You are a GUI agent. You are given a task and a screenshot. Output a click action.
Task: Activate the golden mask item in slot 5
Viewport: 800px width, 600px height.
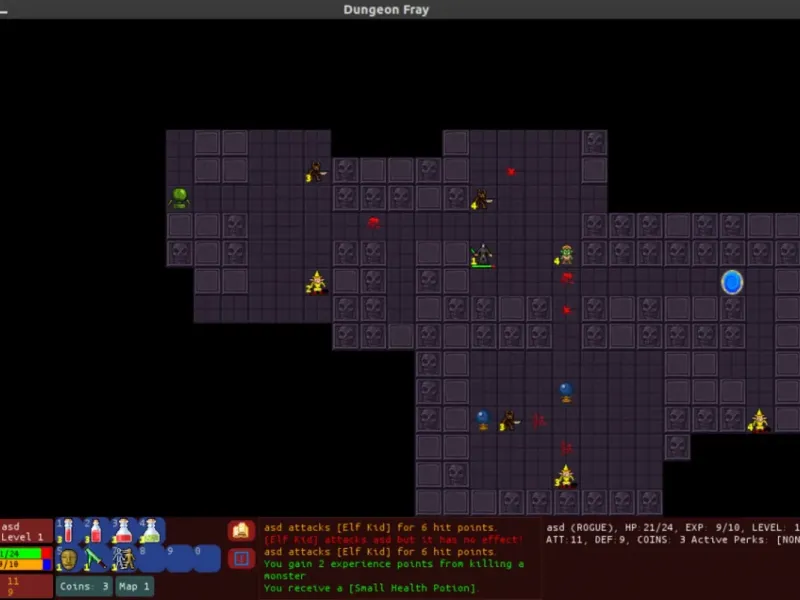click(69, 558)
